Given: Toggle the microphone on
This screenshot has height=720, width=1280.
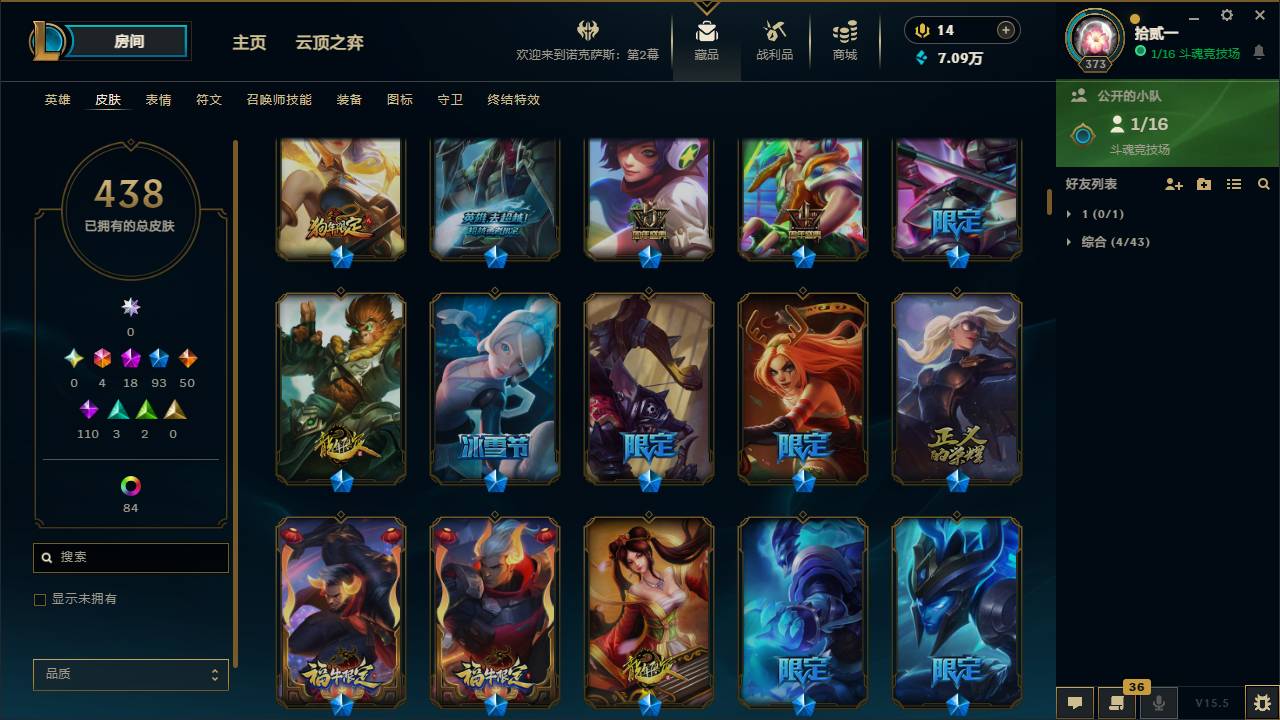Looking at the screenshot, I should [1158, 703].
